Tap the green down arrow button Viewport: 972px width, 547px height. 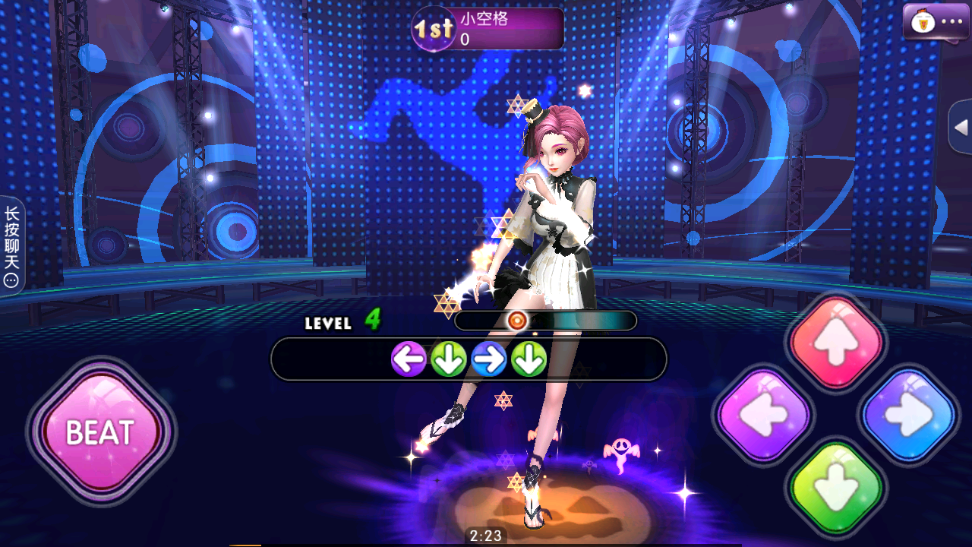[x=836, y=489]
